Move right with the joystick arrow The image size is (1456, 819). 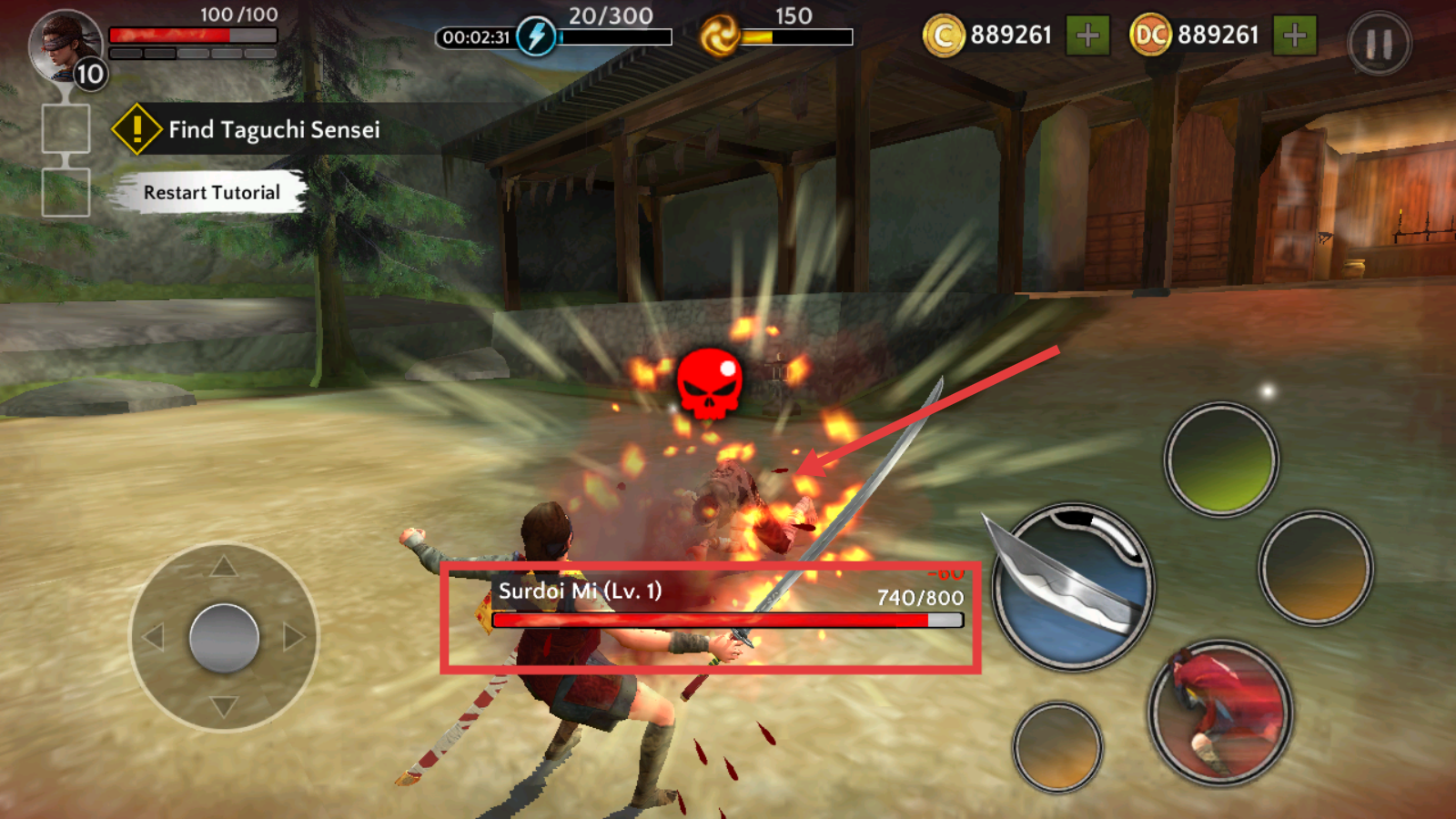(293, 637)
